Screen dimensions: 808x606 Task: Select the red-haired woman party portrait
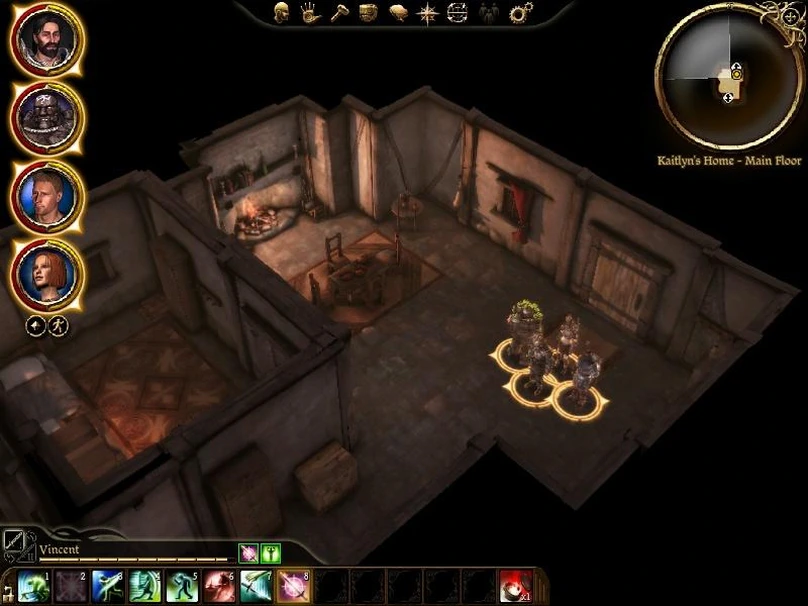[47, 272]
